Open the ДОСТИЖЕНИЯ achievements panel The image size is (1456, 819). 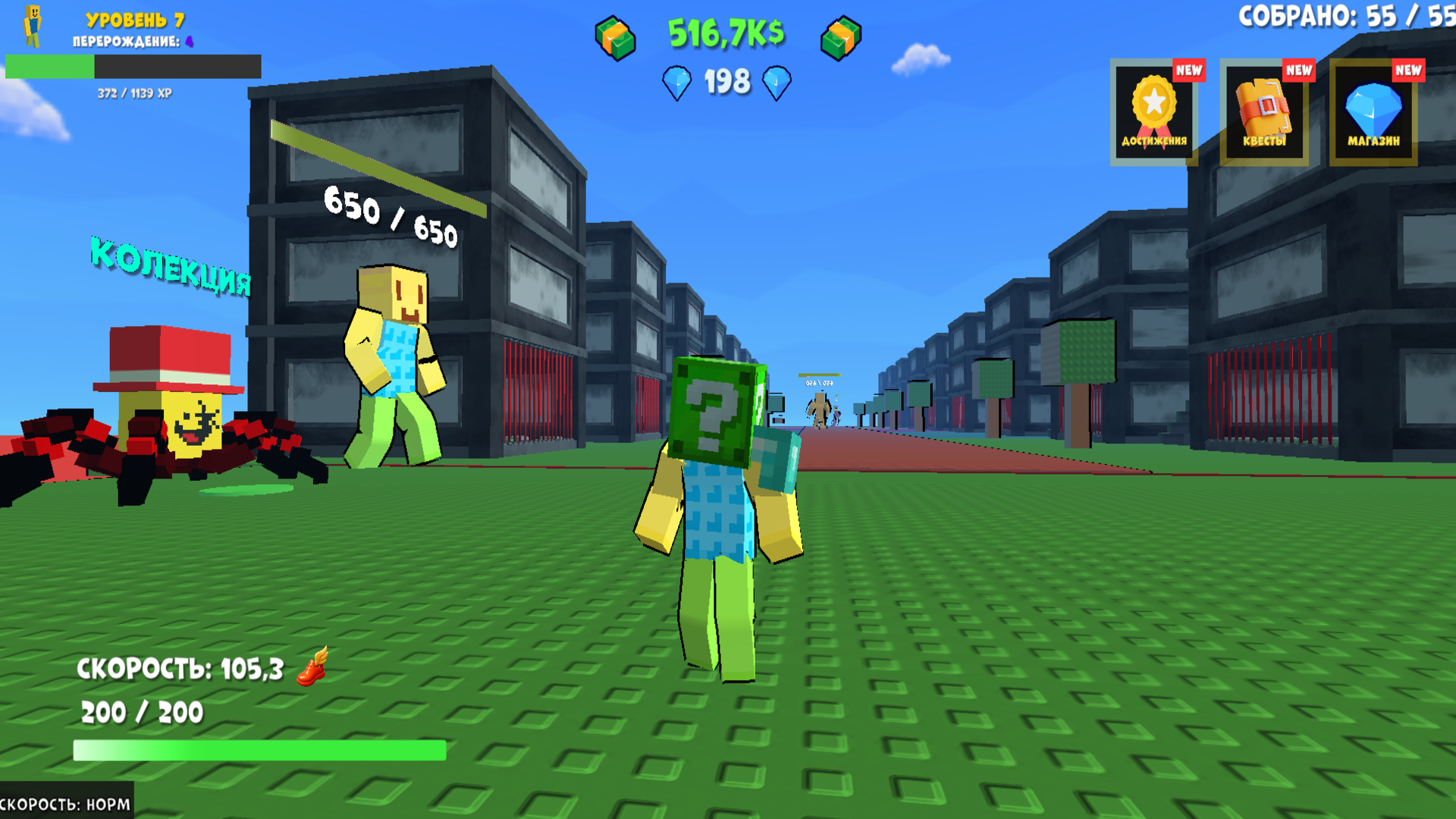pyautogui.click(x=1153, y=111)
